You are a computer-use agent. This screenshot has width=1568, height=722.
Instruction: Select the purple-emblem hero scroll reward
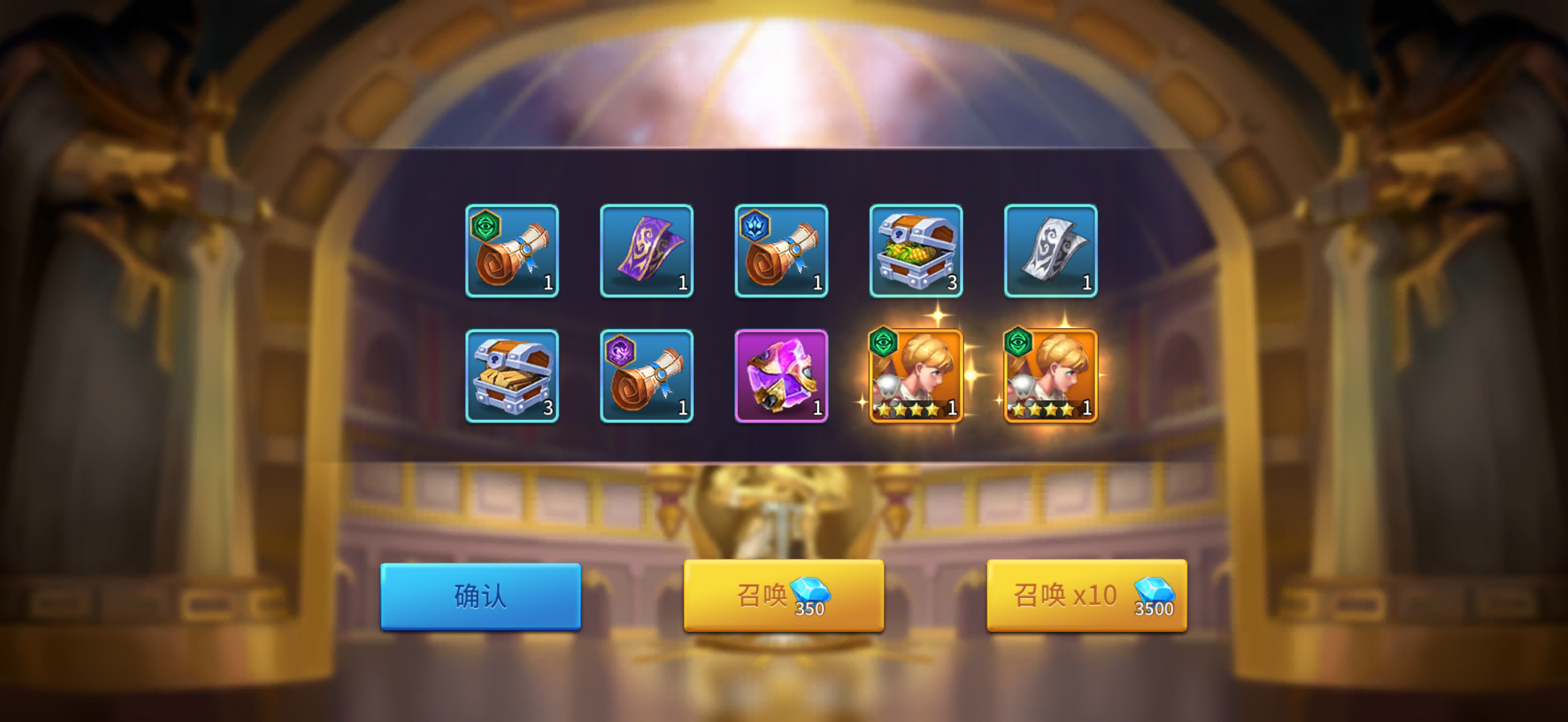click(647, 376)
